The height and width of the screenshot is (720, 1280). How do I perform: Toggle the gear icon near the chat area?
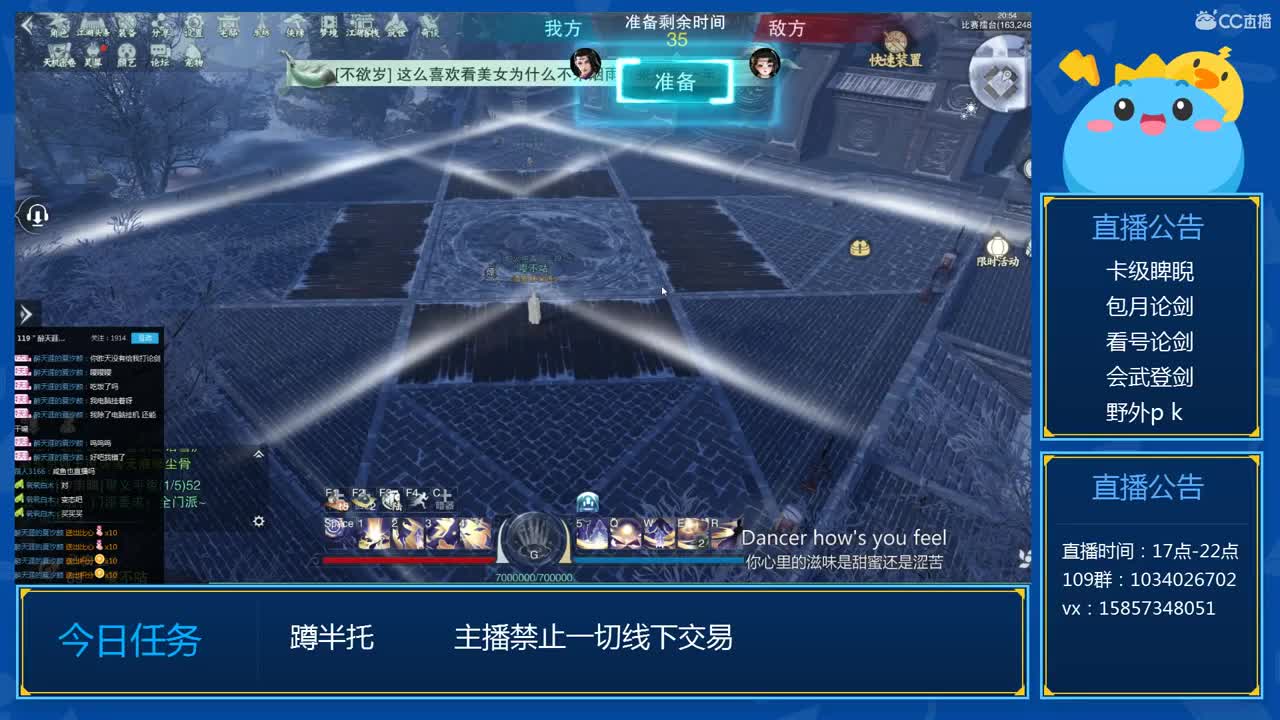coord(258,521)
